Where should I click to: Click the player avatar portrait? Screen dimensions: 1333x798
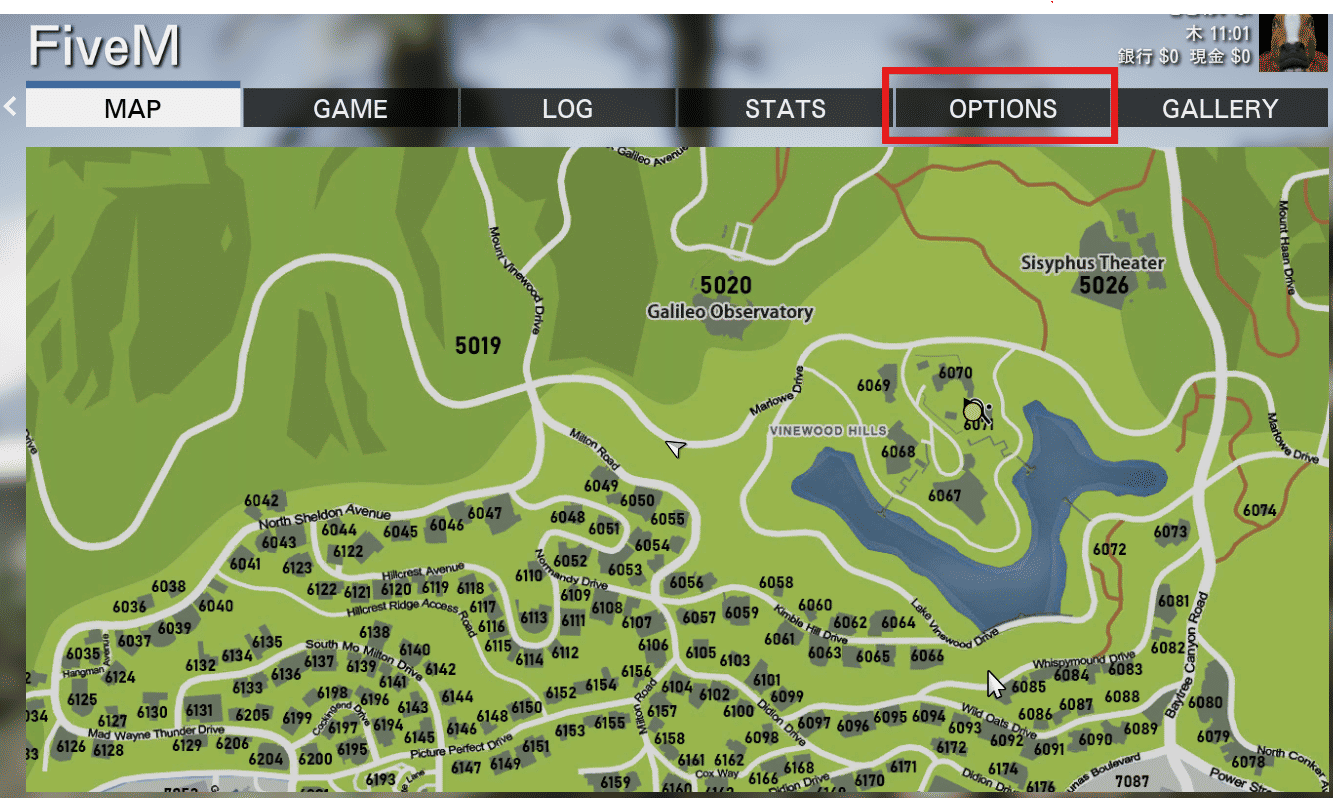pos(1292,42)
